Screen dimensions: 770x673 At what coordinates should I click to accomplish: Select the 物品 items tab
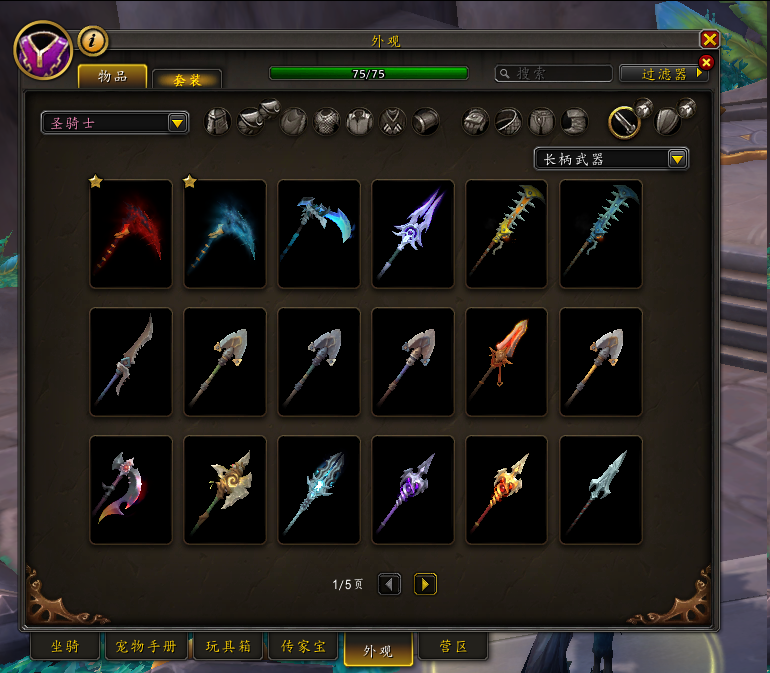tap(113, 76)
